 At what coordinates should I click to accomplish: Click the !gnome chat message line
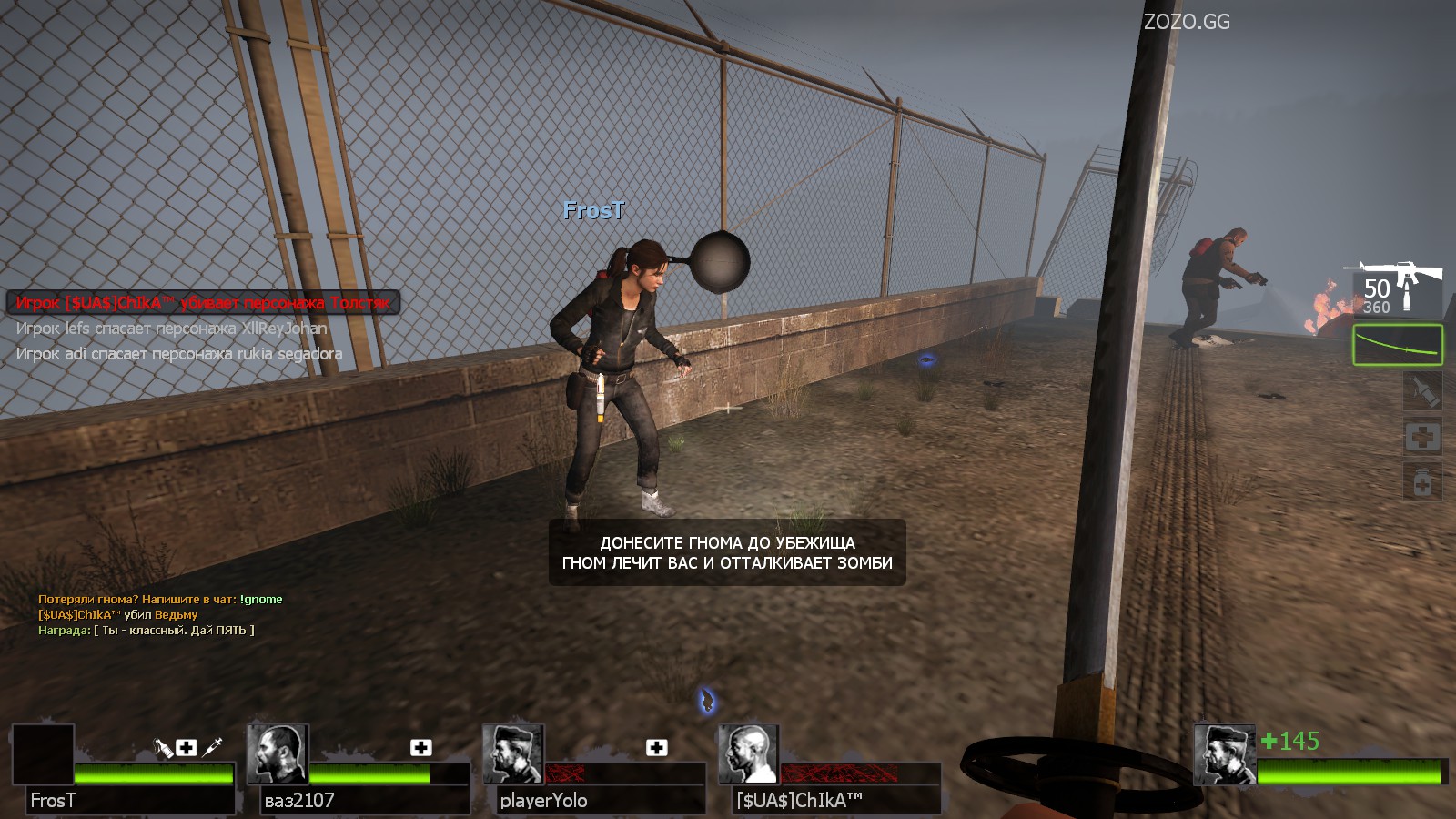(160, 599)
